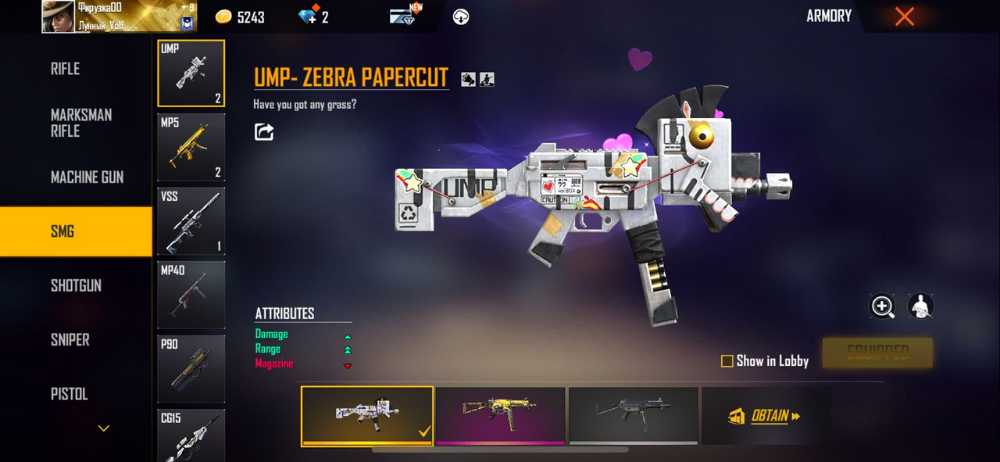Pick the VSS weapon tile
The image size is (1000, 462).
[191, 220]
